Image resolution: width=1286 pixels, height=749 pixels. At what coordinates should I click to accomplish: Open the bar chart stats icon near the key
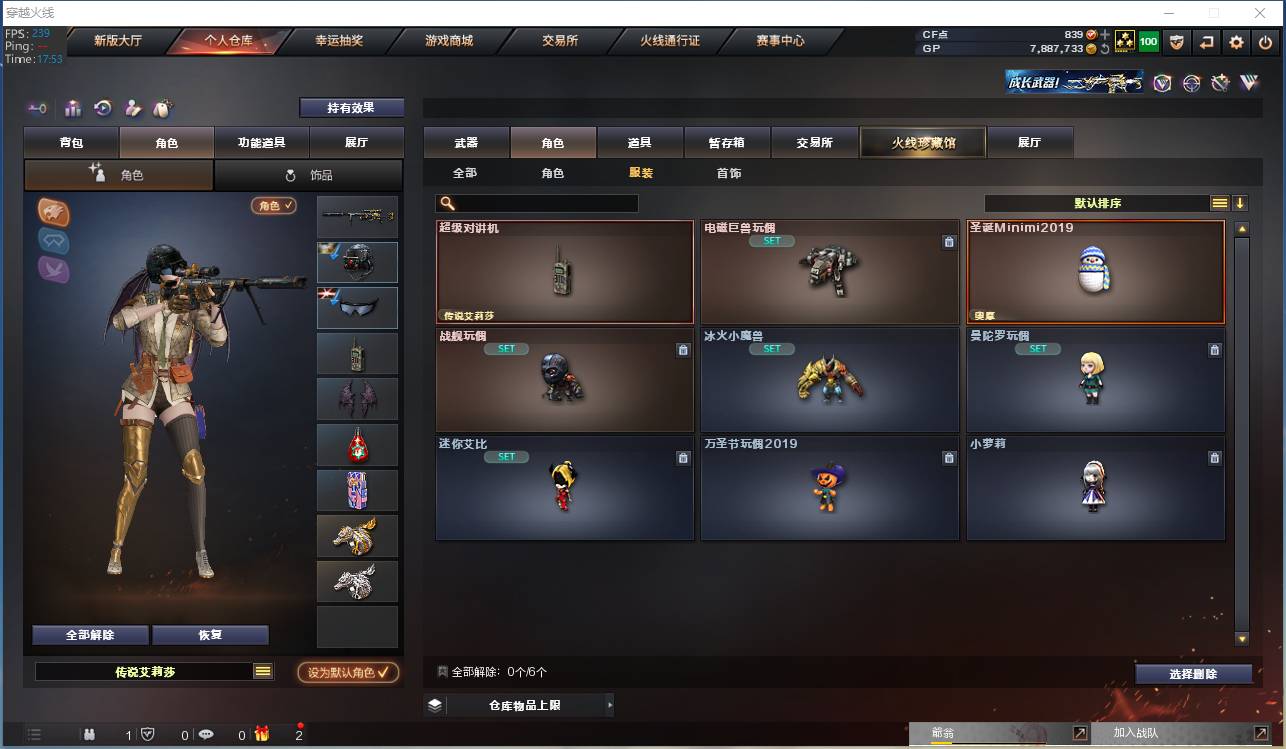(x=73, y=108)
